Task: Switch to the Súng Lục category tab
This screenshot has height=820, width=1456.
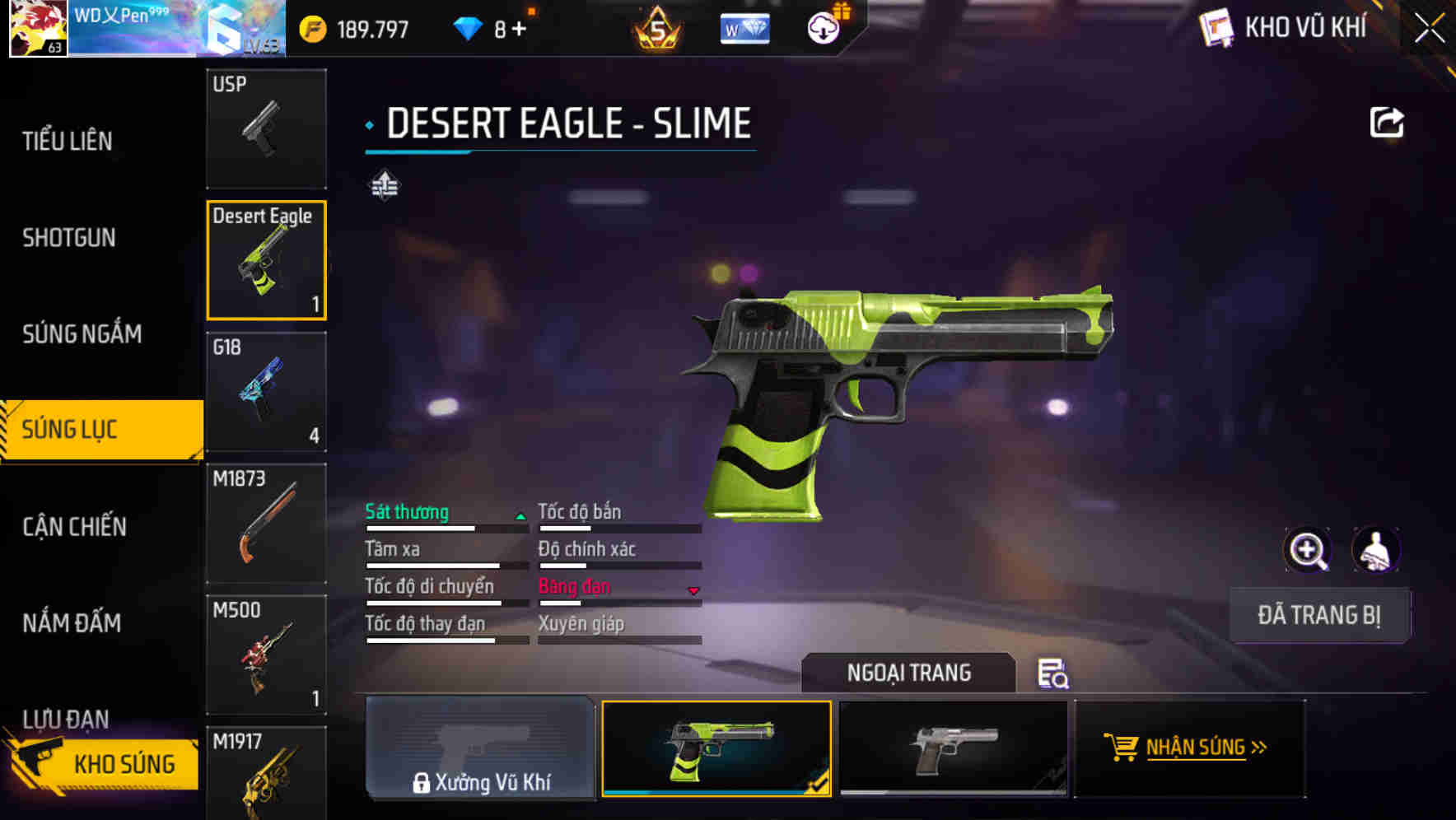Action: [99, 429]
